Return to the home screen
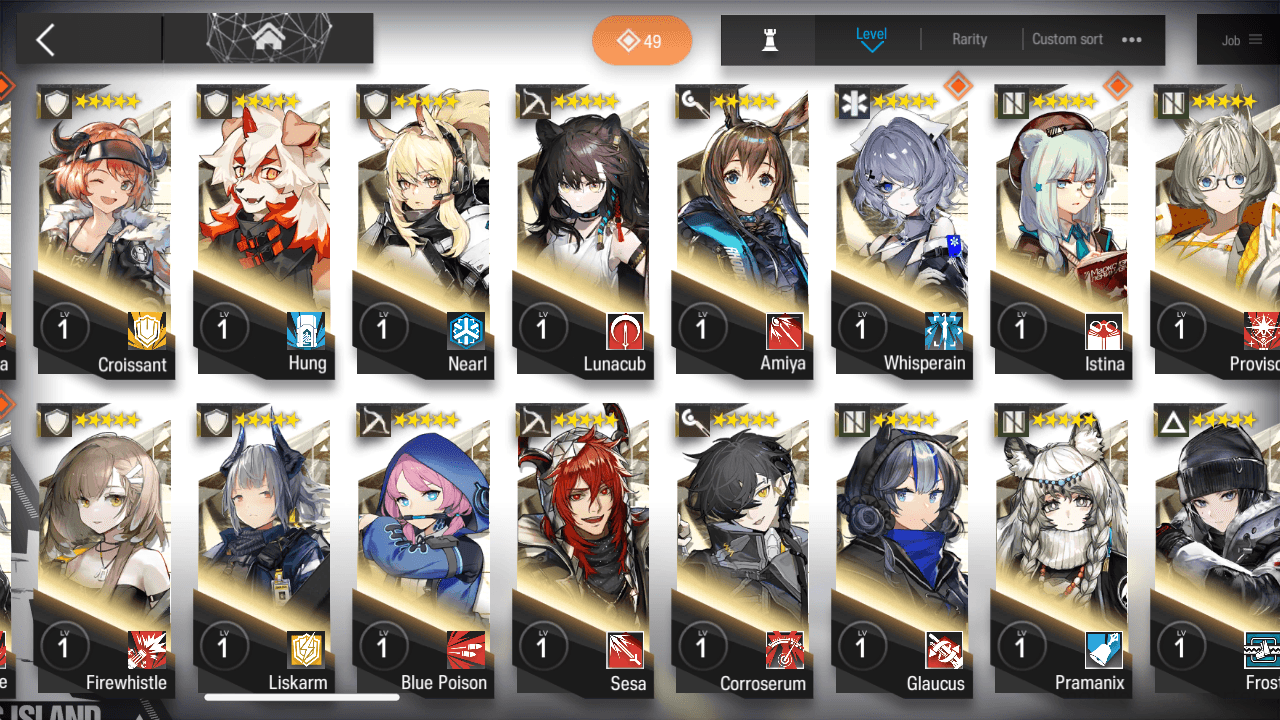This screenshot has height=720, width=1280. [267, 39]
